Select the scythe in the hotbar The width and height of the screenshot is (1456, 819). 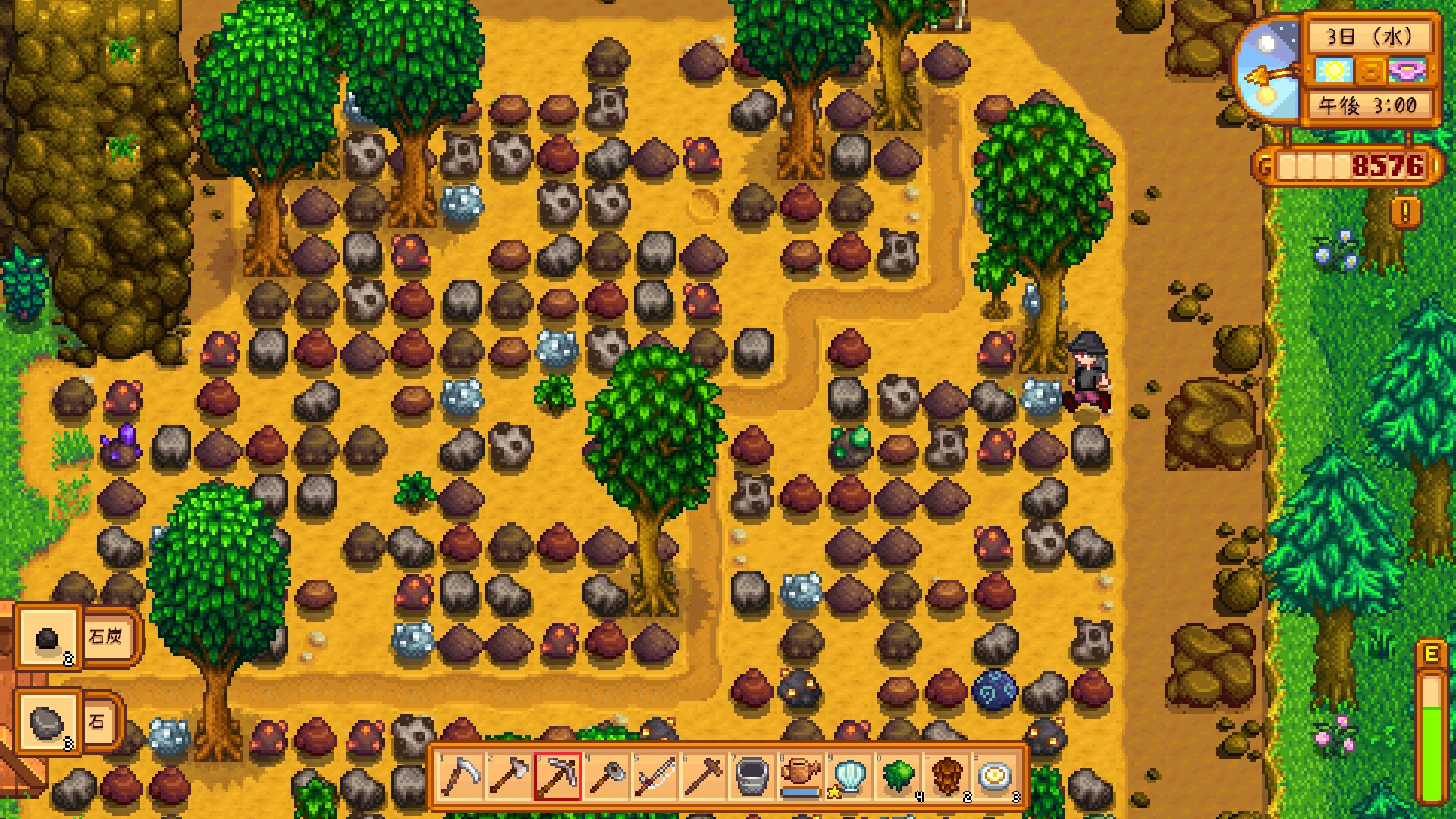point(461,777)
